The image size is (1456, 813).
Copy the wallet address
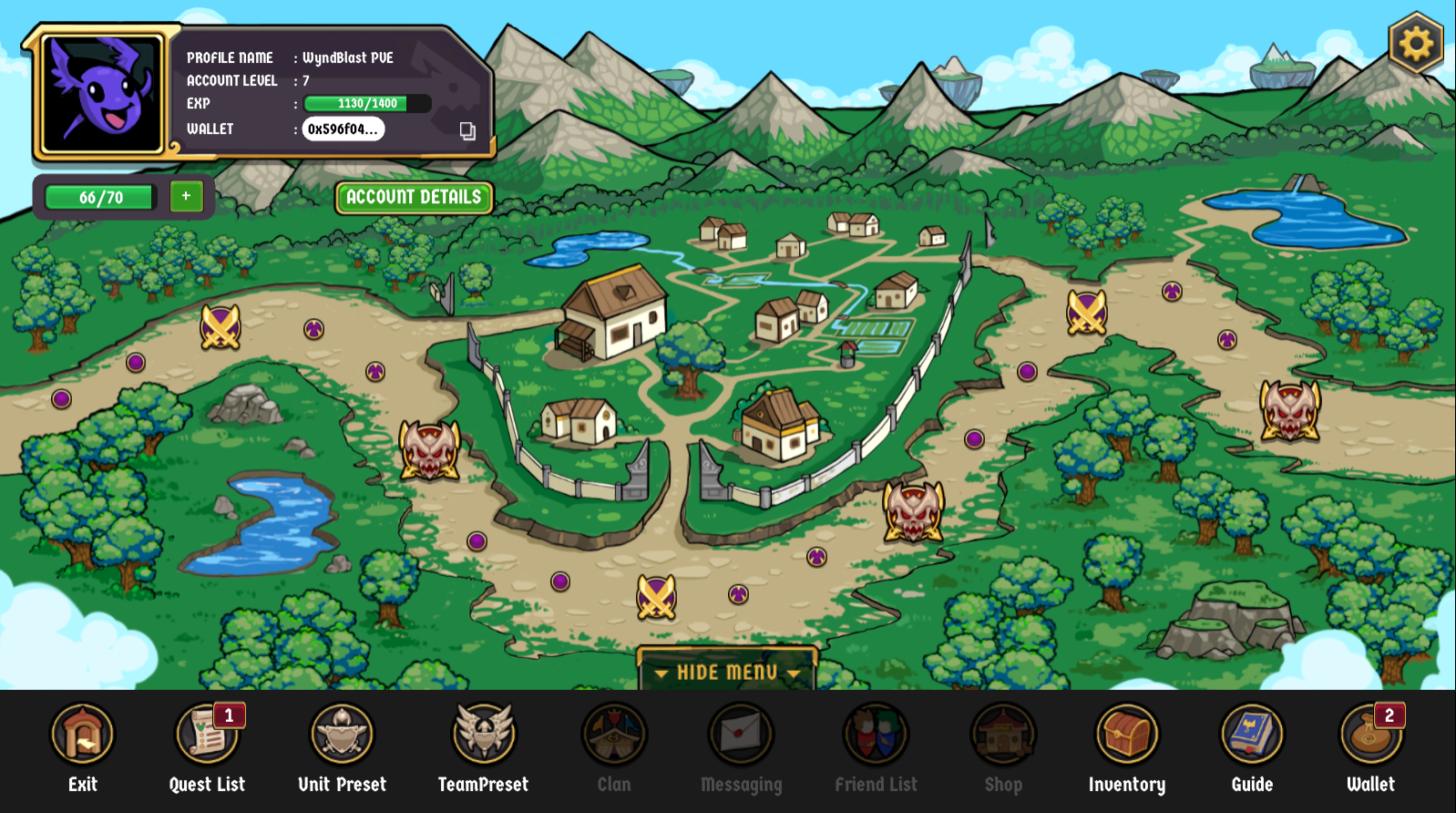[x=467, y=130]
